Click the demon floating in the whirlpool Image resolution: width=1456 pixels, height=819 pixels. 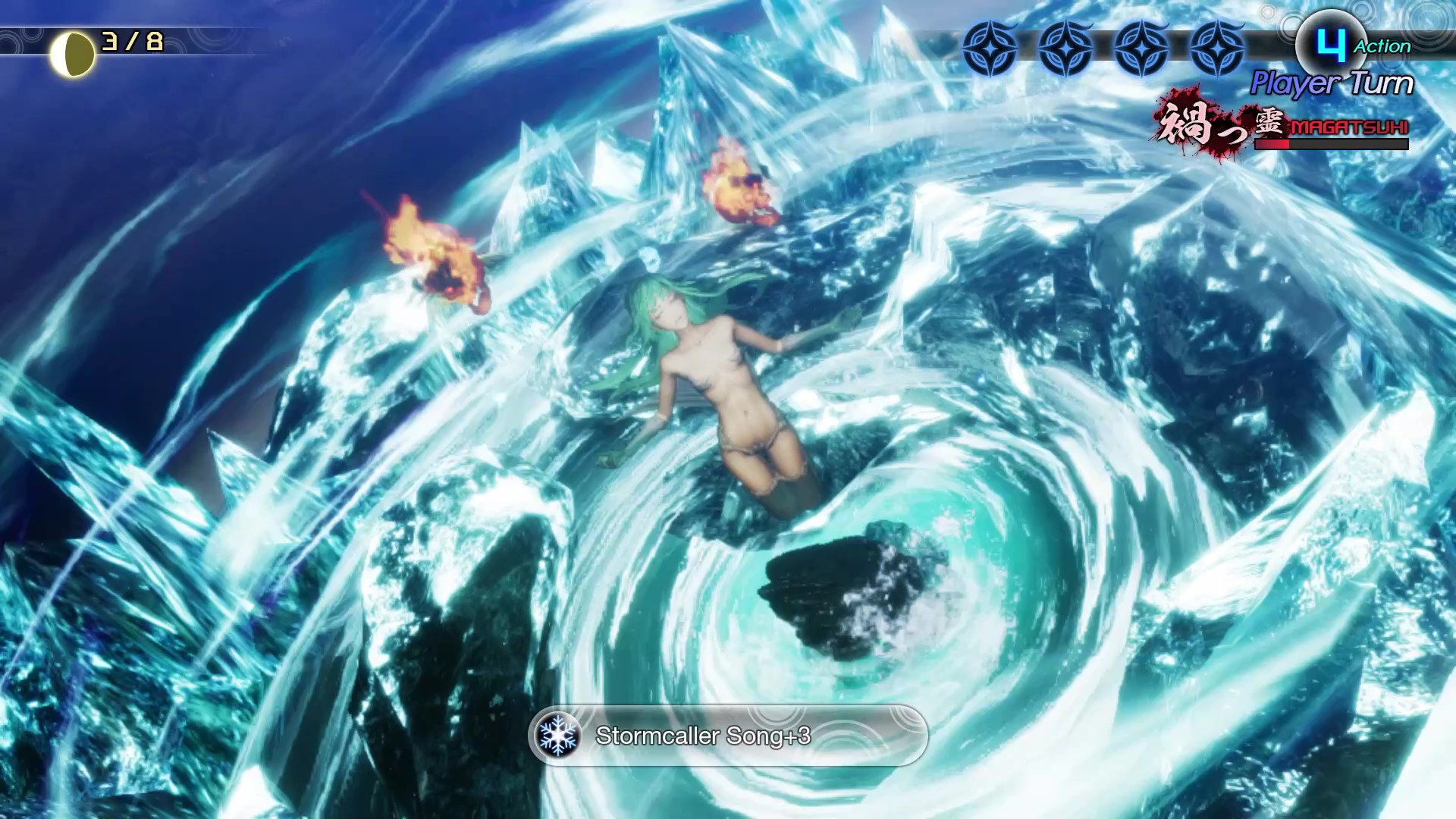[720, 379]
